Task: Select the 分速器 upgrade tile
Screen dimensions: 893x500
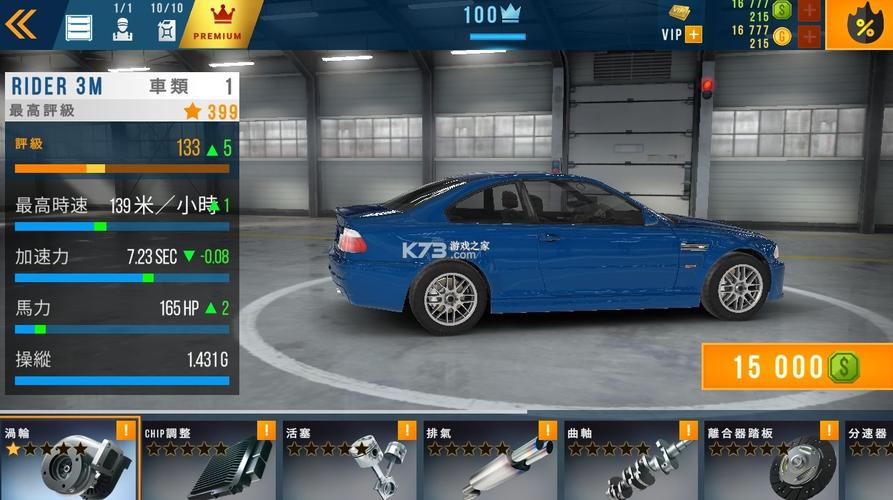Action: click(x=869, y=459)
